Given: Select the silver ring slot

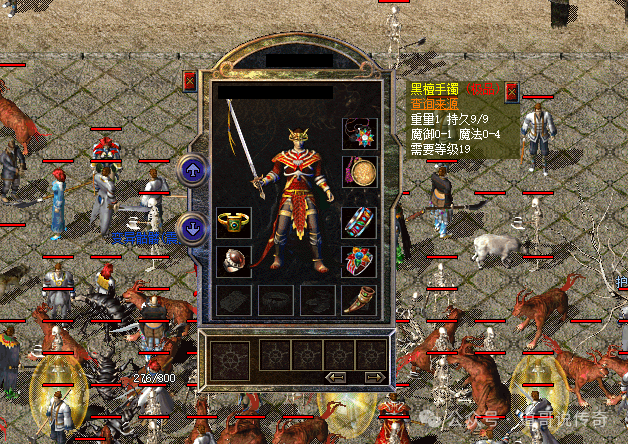Looking at the screenshot, I should (233, 261).
